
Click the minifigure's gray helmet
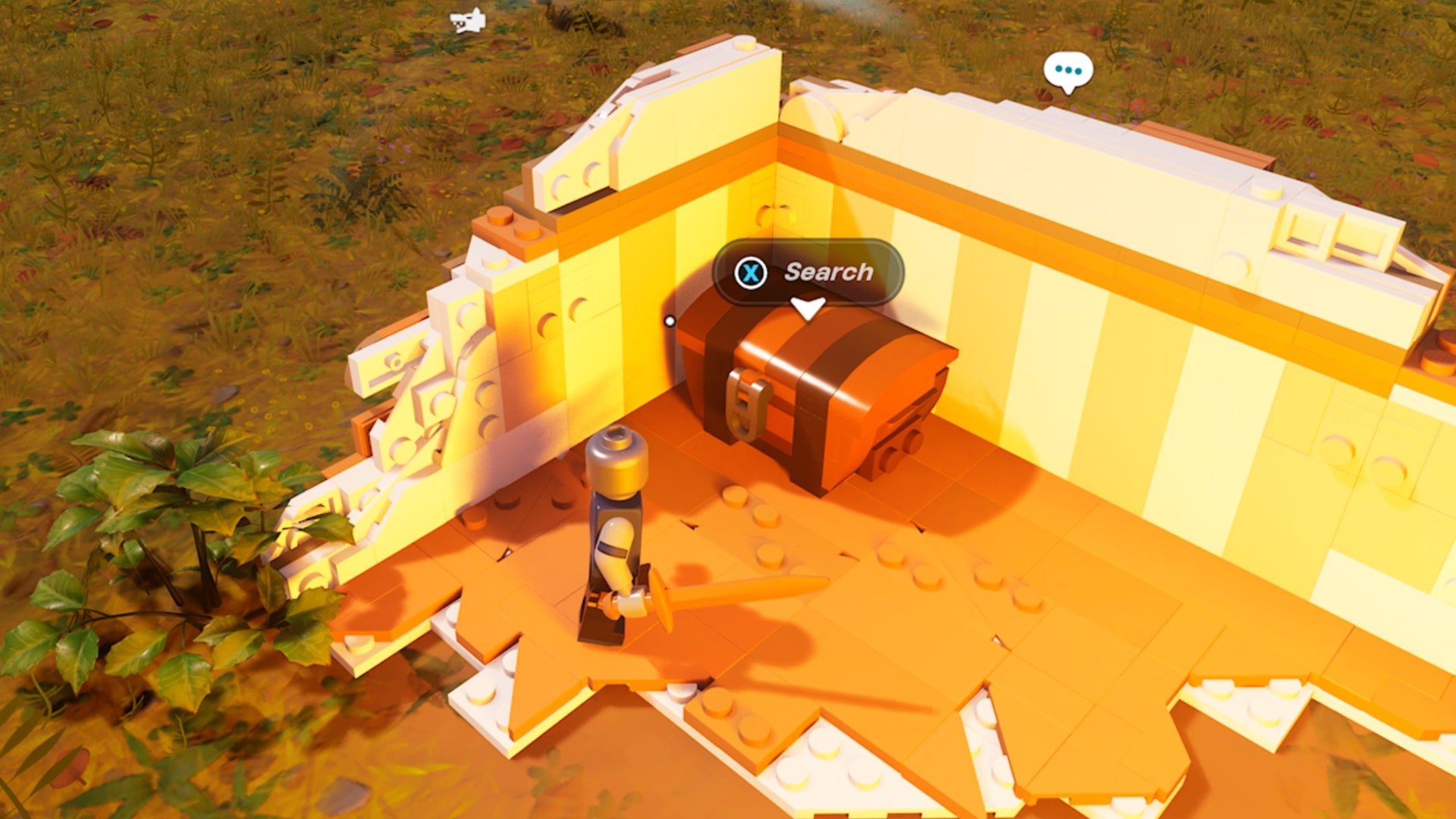[614, 461]
